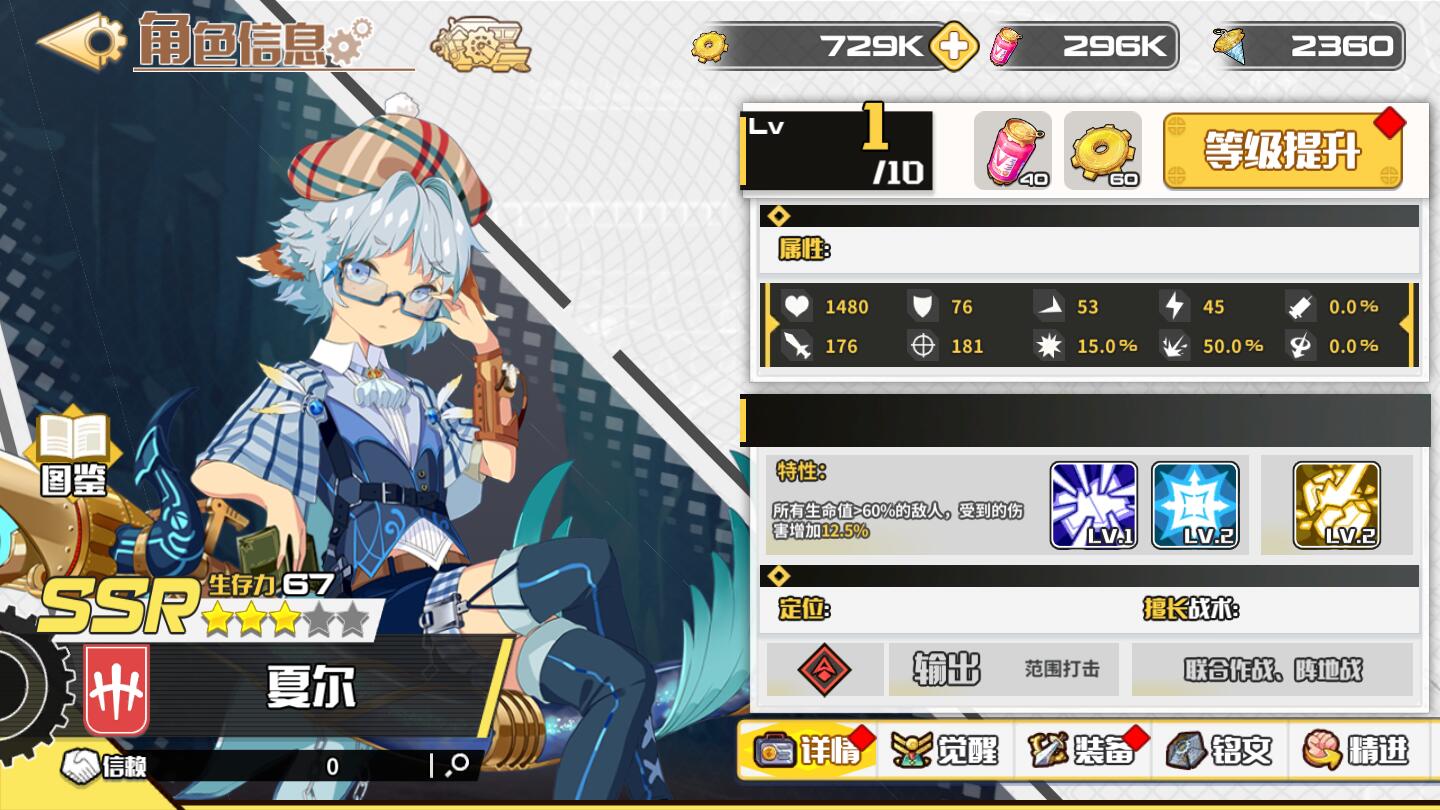Viewport: 1440px width, 810px height.
Task: Go back using the gear arrow button
Action: click(x=82, y=40)
